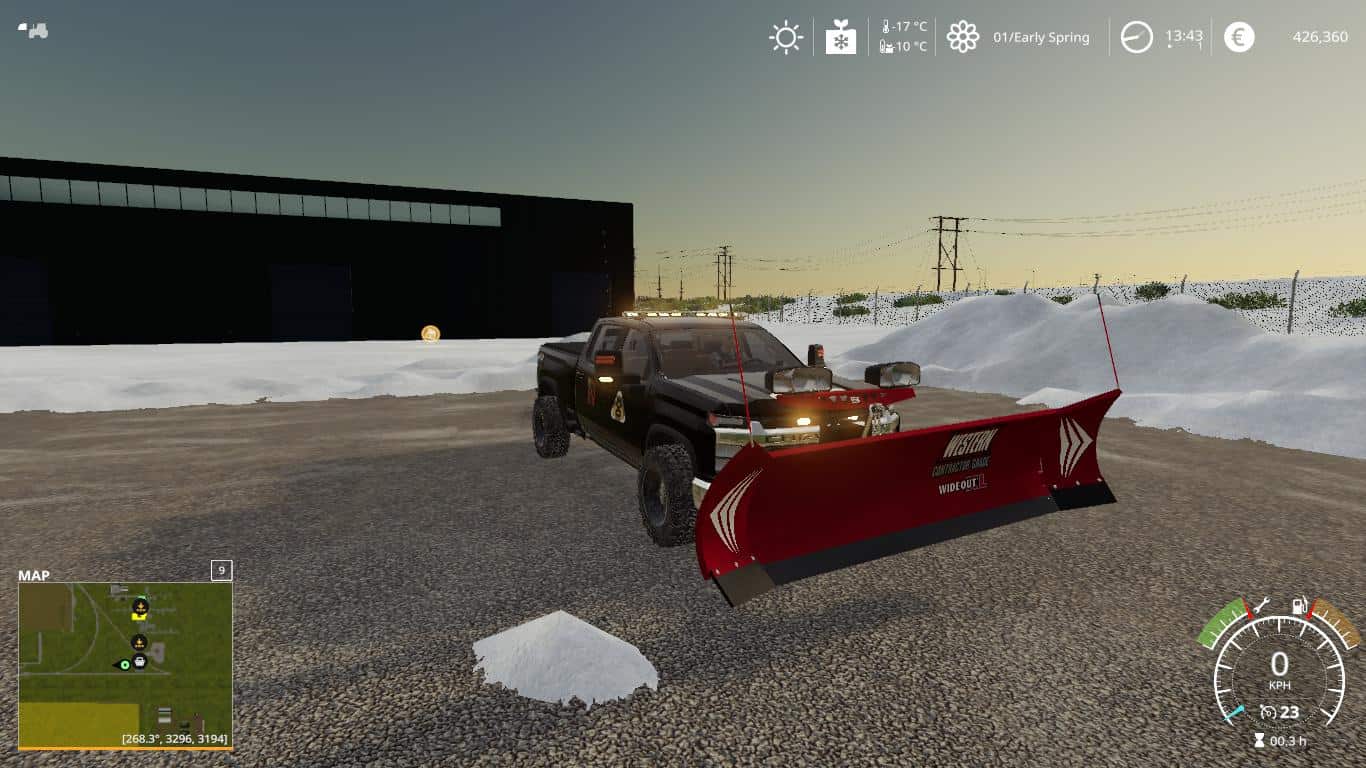This screenshot has height=768, width=1366.
Task: Click the wrench damage icon above the speedometer
Action: point(1262,605)
